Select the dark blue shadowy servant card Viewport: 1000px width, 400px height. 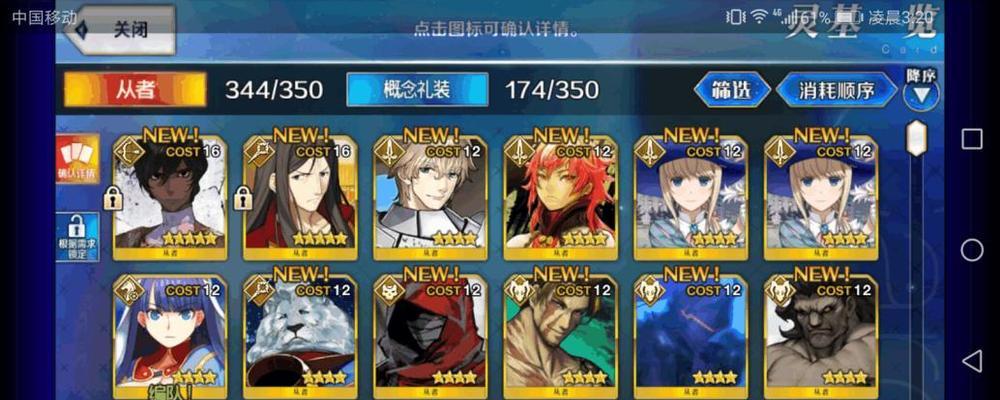[x=691, y=335]
